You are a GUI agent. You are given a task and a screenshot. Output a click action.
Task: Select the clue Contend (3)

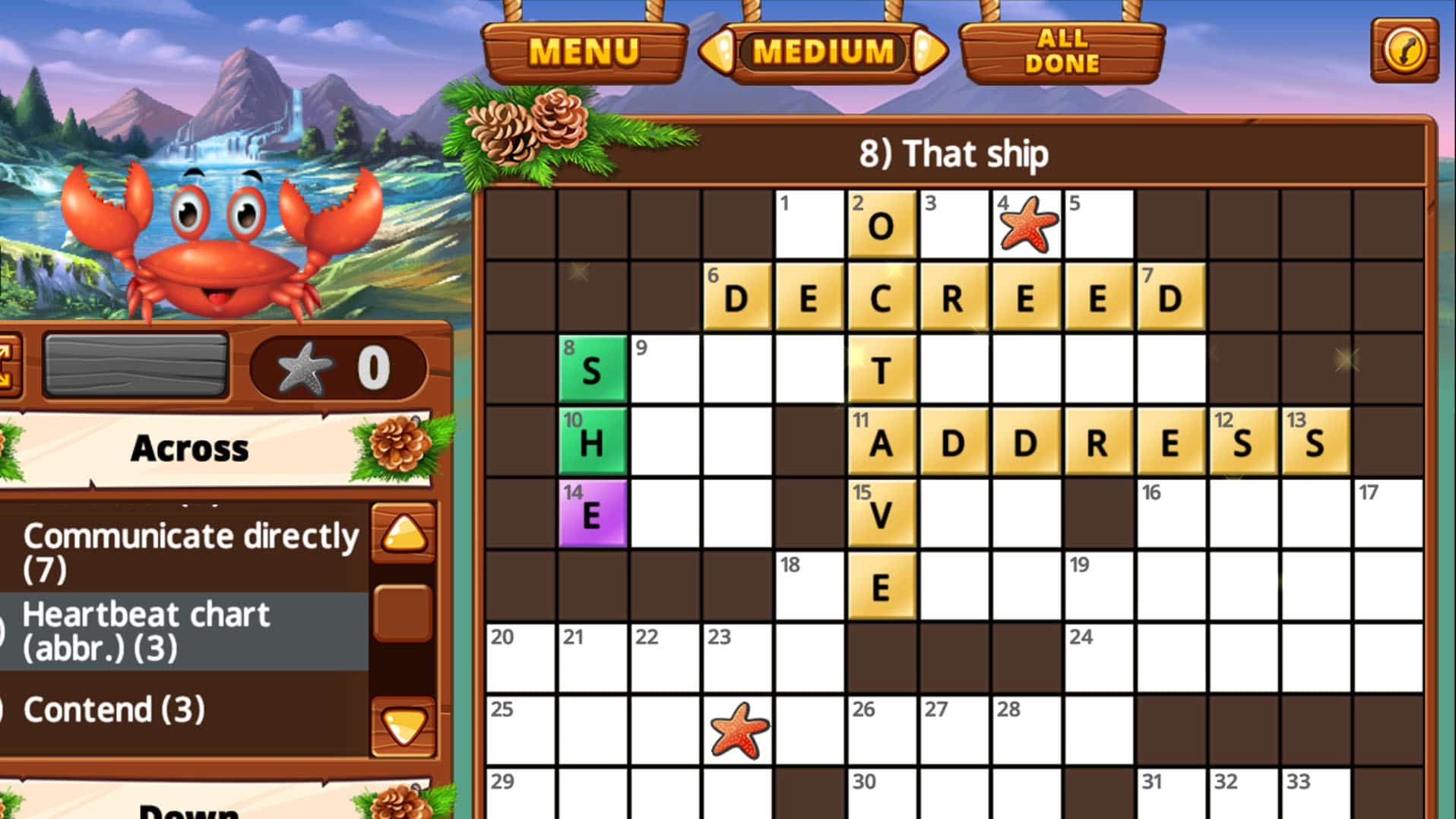click(114, 709)
